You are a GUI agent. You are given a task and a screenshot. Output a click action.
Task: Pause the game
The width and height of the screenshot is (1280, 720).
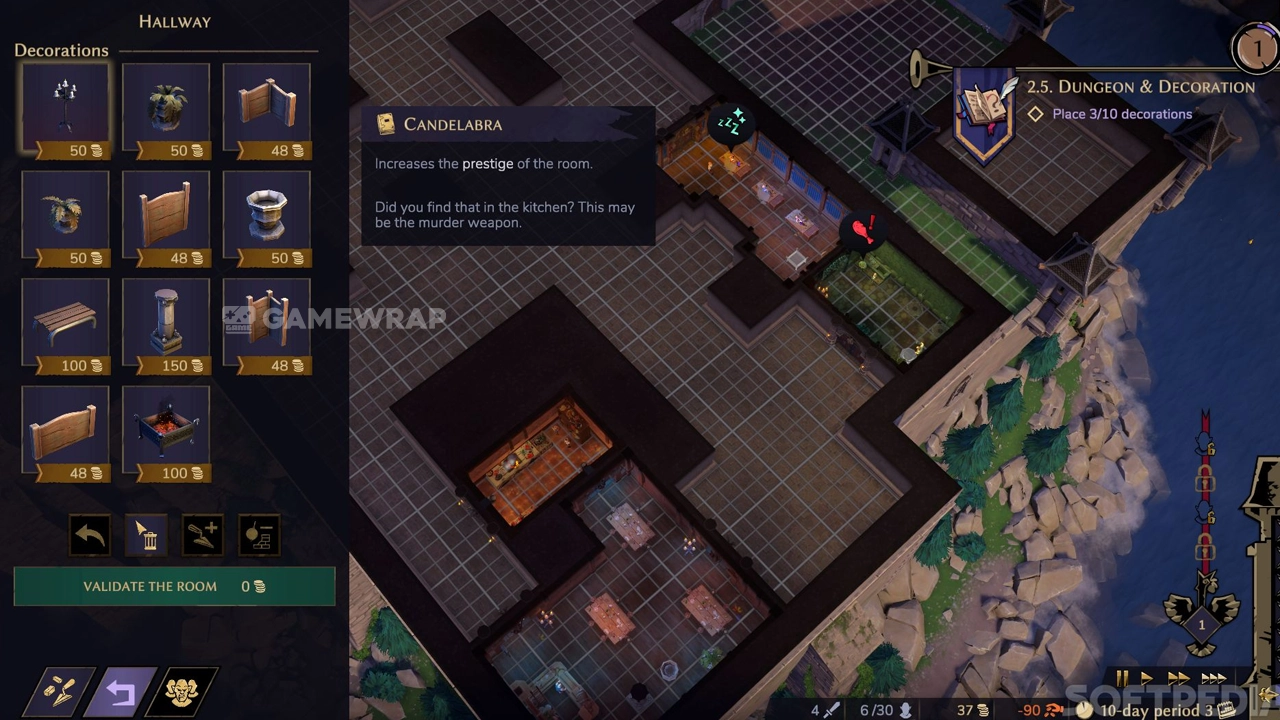point(1122,679)
